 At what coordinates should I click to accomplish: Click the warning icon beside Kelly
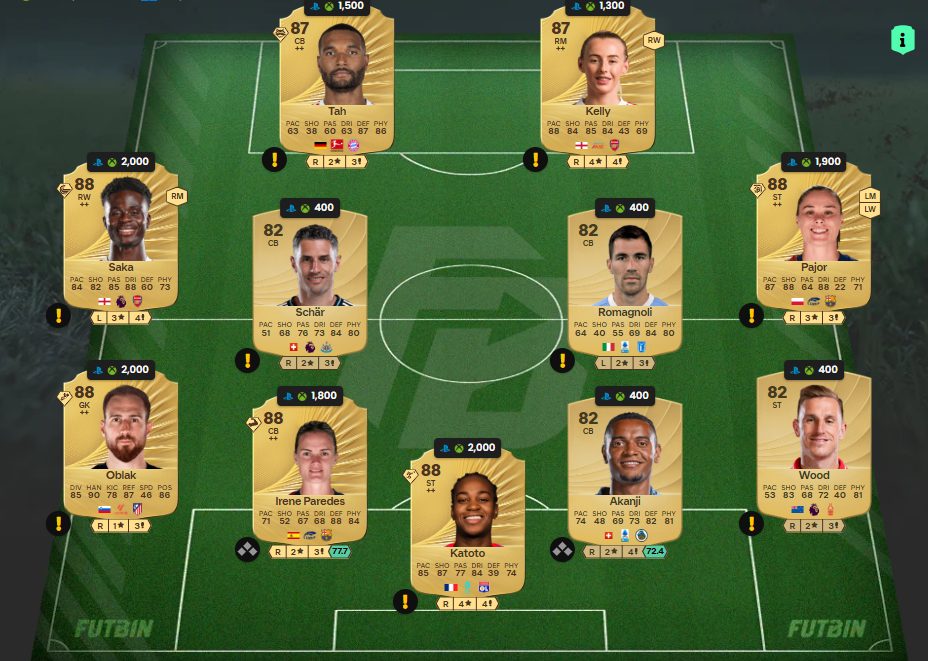pyautogui.click(x=535, y=159)
